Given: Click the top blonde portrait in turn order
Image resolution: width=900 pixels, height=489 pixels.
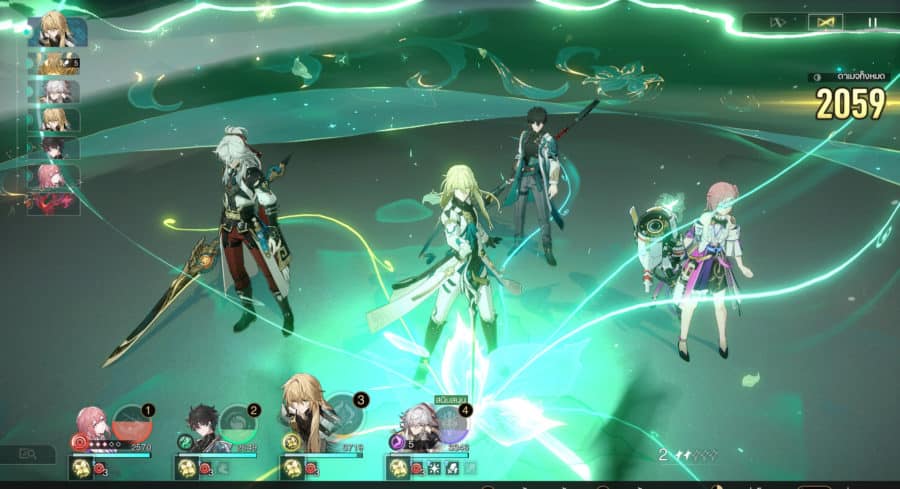Looking at the screenshot, I should click(57, 33).
